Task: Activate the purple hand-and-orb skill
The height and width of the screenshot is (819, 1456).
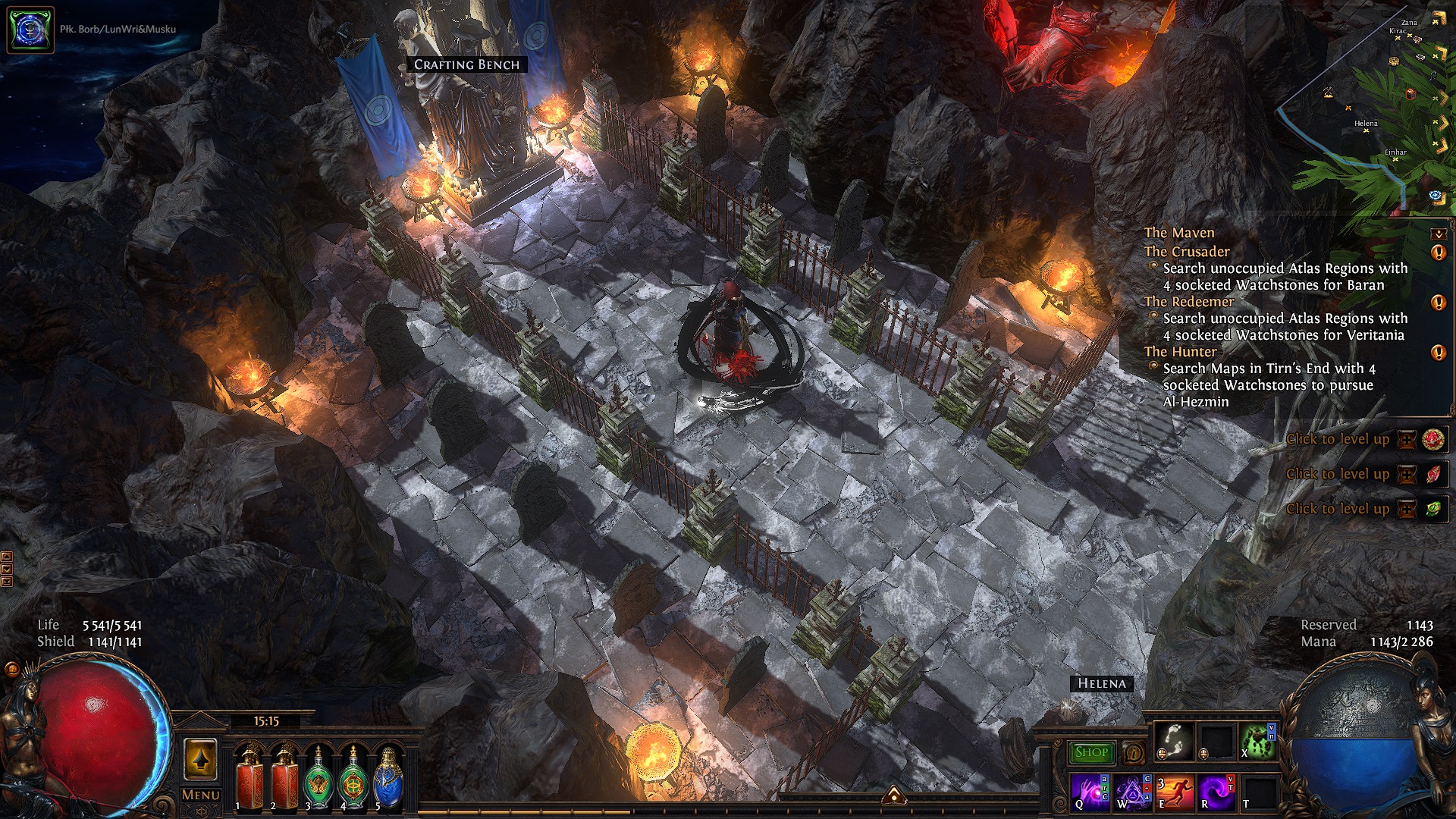Action: [x=1090, y=792]
